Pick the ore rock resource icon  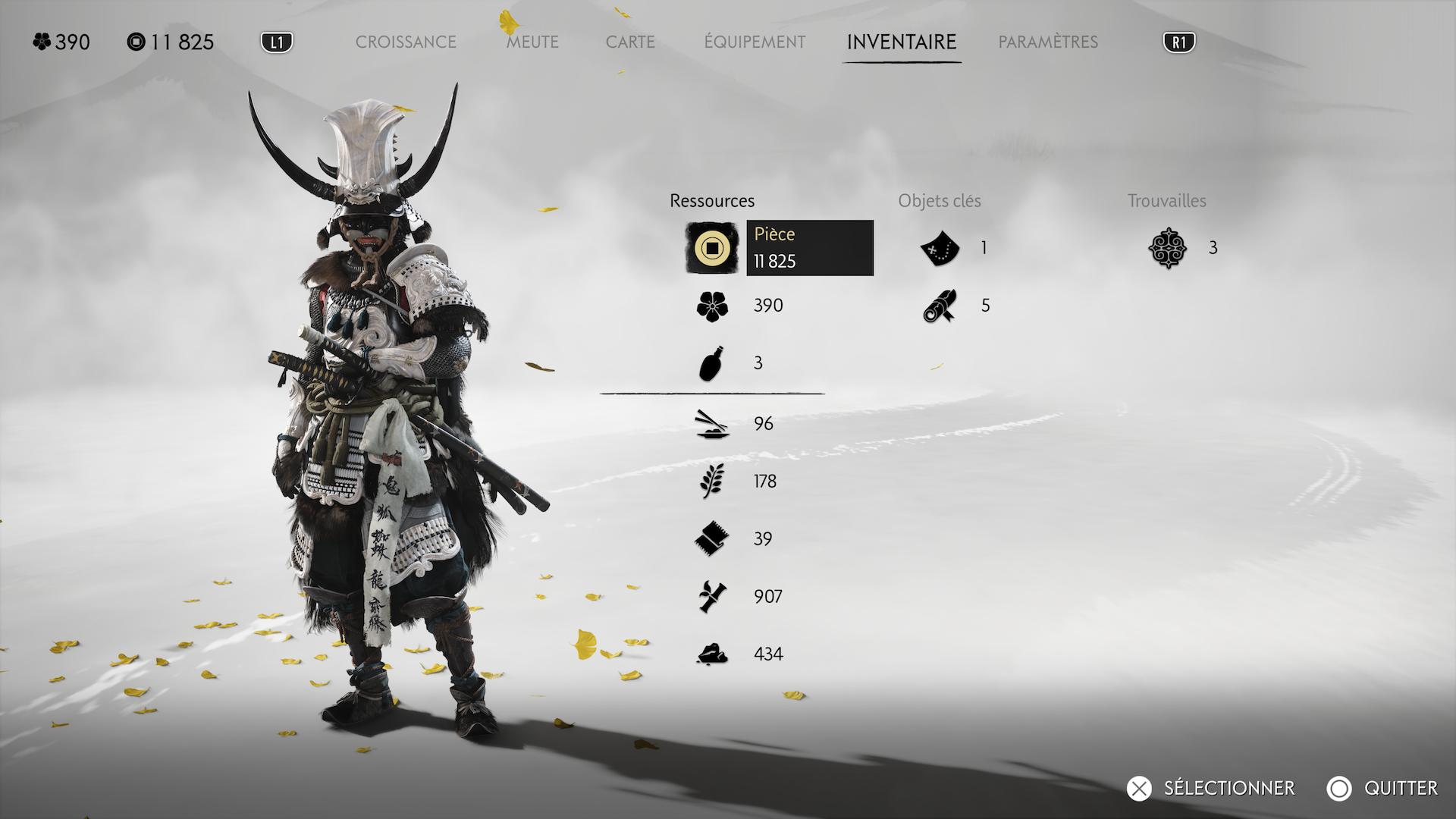(x=712, y=654)
